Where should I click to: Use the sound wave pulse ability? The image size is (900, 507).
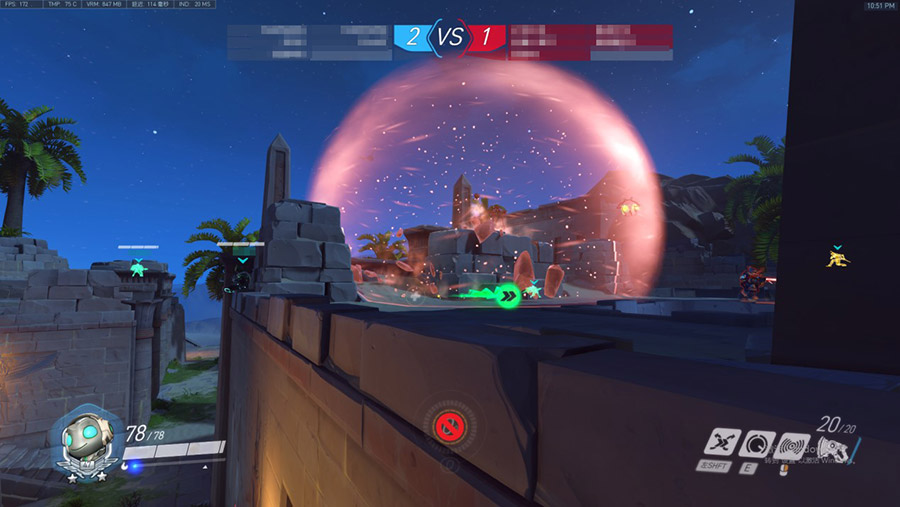tap(794, 443)
